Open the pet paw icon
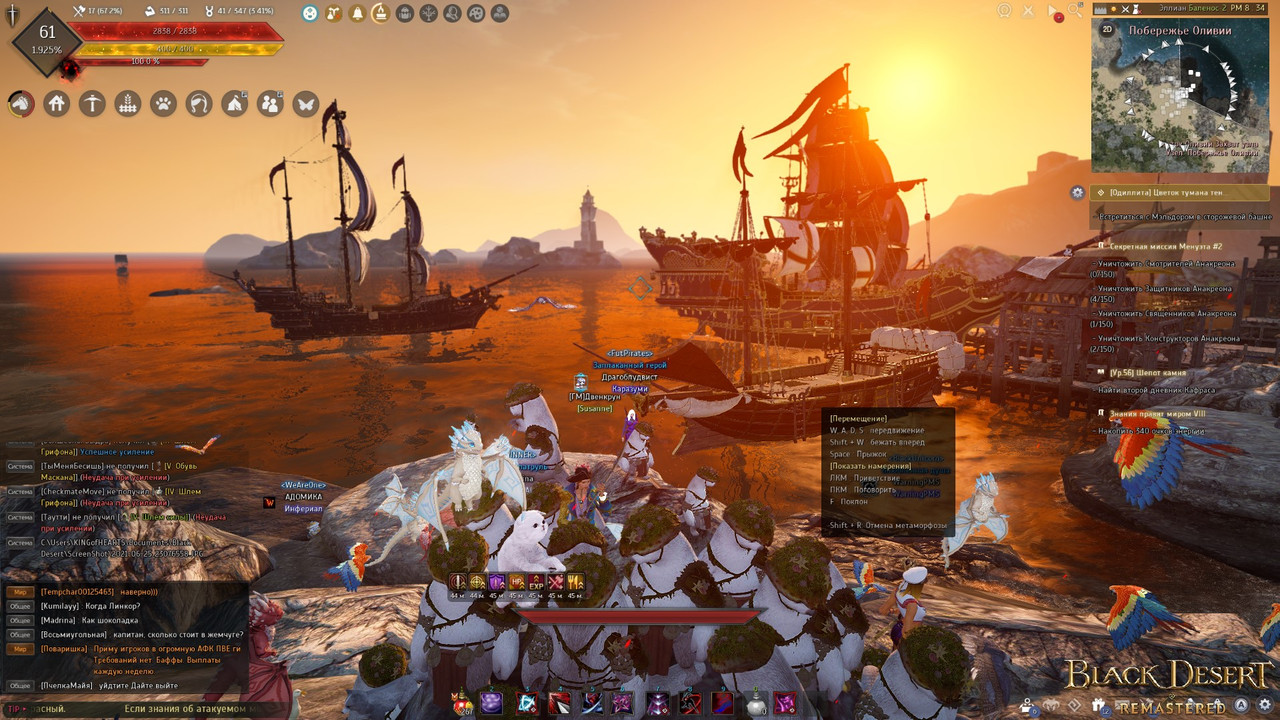The height and width of the screenshot is (720, 1280). [164, 103]
